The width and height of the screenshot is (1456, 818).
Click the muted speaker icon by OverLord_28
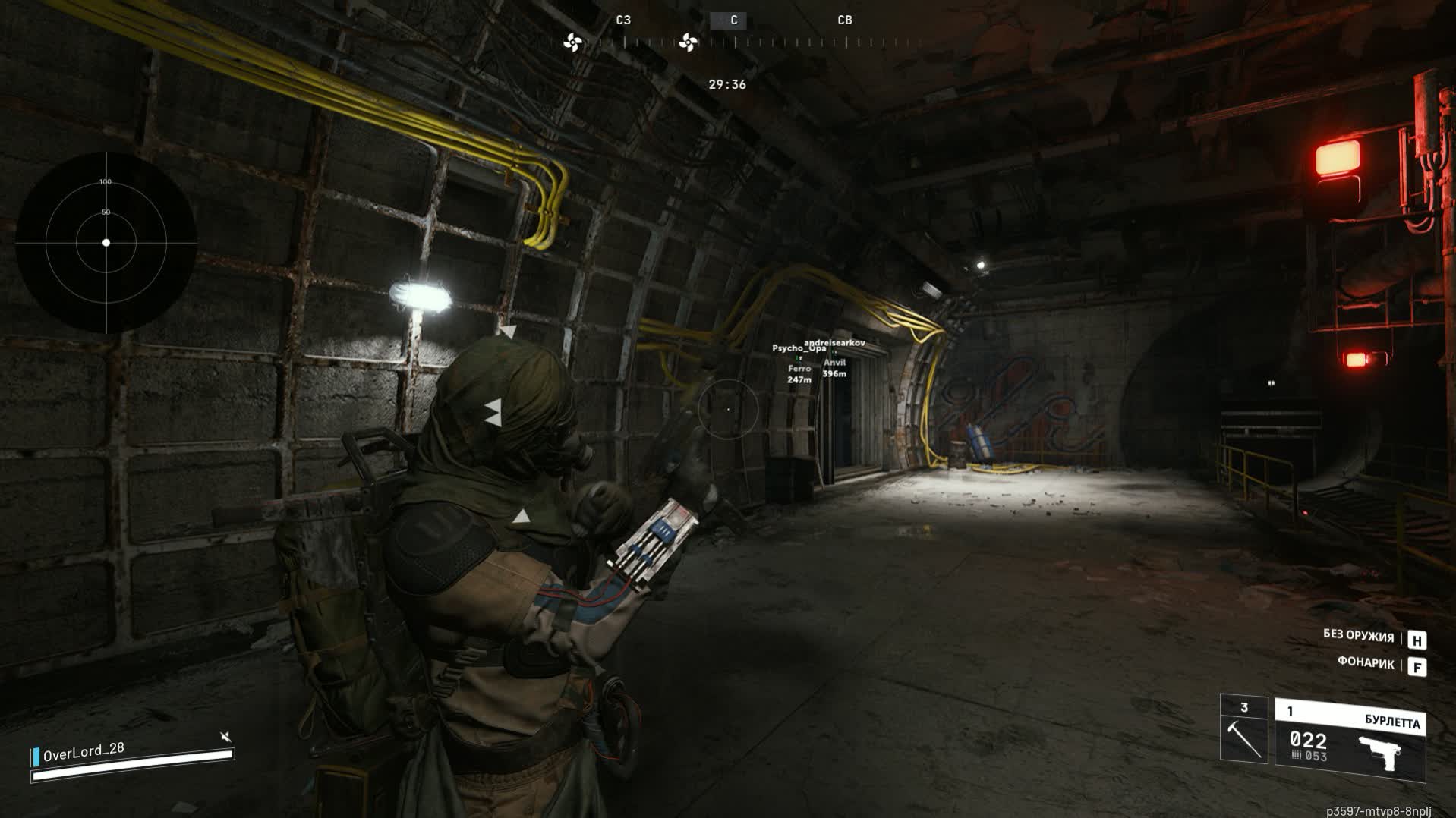[225, 737]
